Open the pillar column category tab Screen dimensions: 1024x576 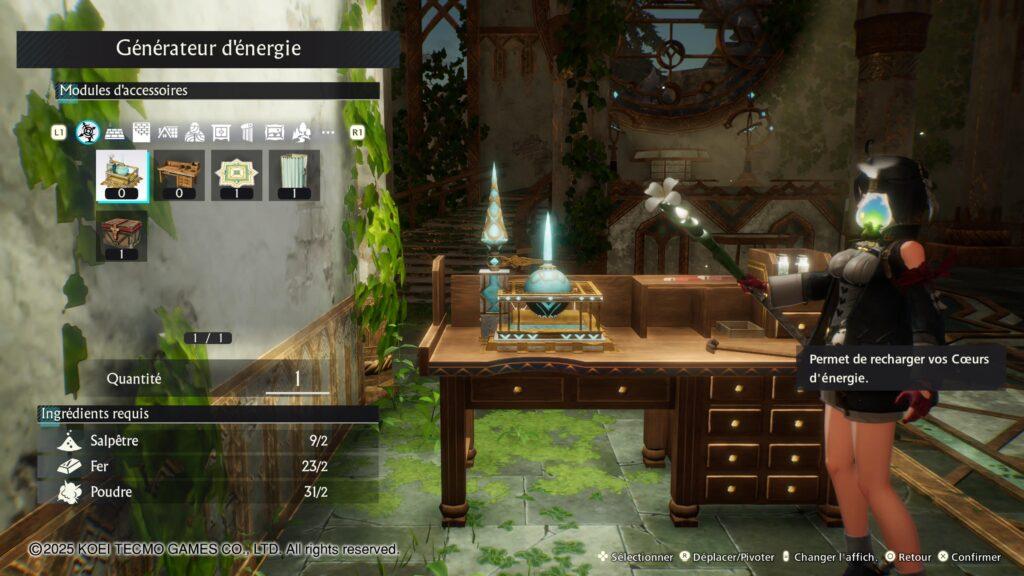[x=248, y=132]
